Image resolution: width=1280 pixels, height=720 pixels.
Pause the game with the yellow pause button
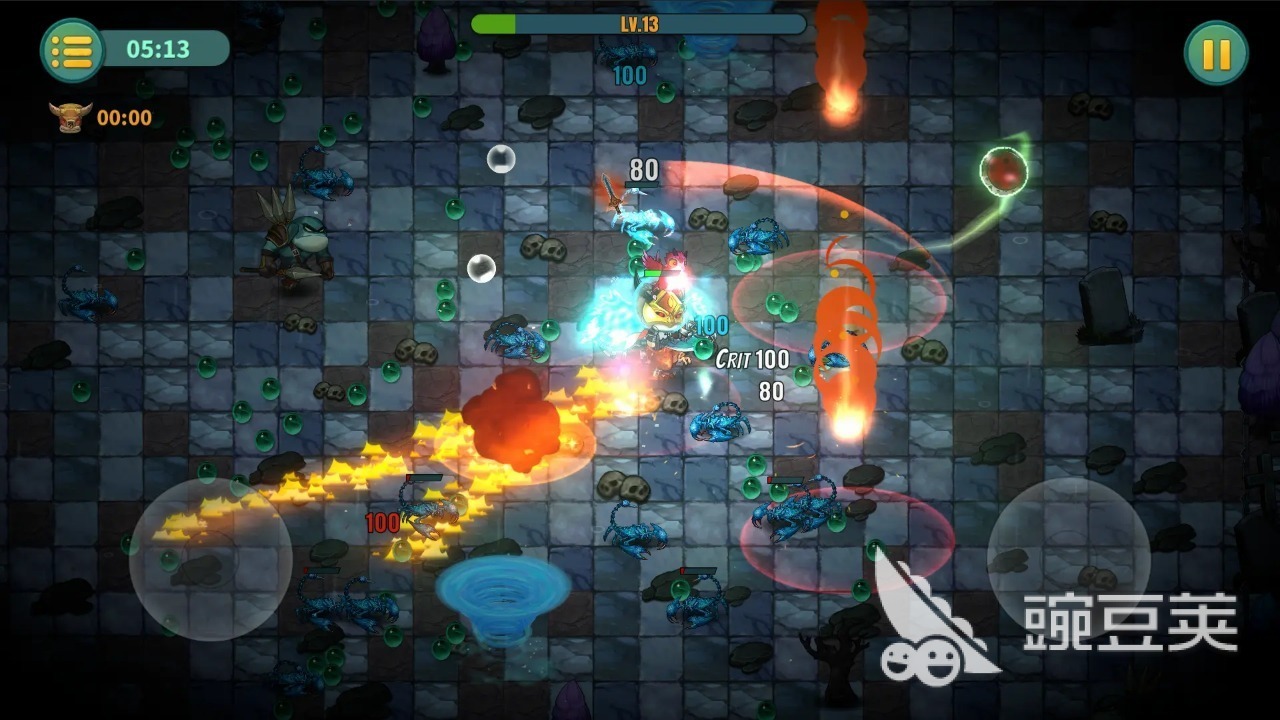tap(1216, 53)
